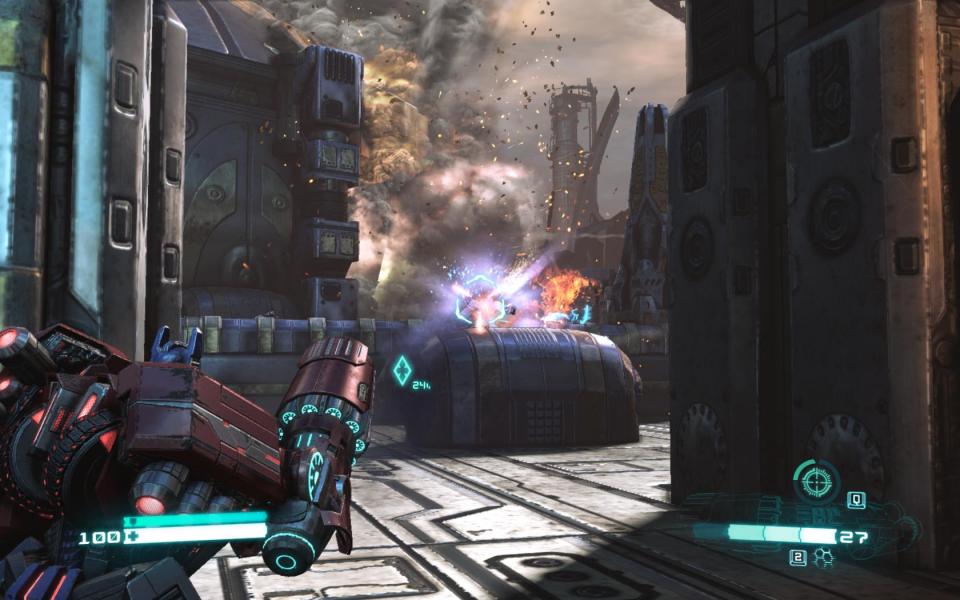The width and height of the screenshot is (960, 600).
Task: Activate the crosshair ability icon
Action: [816, 482]
